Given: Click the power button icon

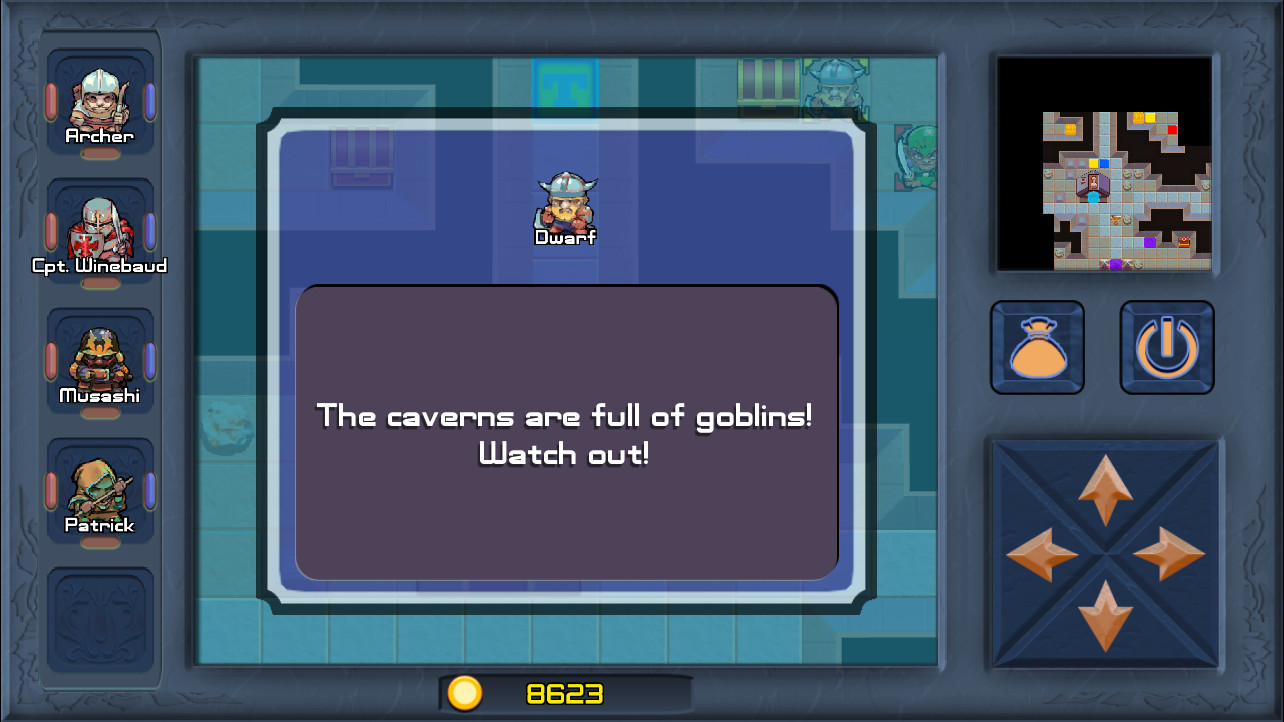Looking at the screenshot, I should (x=1167, y=347).
